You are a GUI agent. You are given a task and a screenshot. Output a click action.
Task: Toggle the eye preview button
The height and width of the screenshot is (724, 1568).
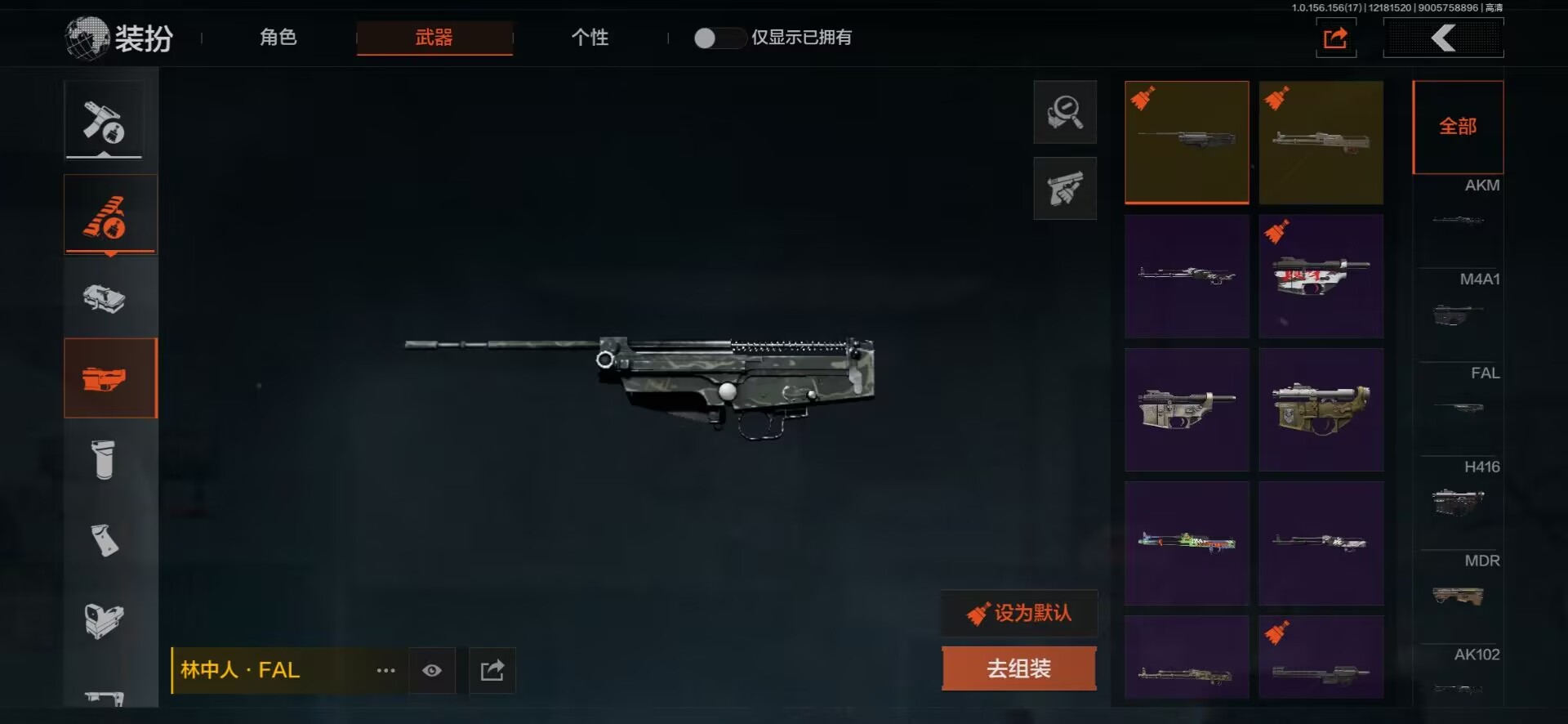432,671
